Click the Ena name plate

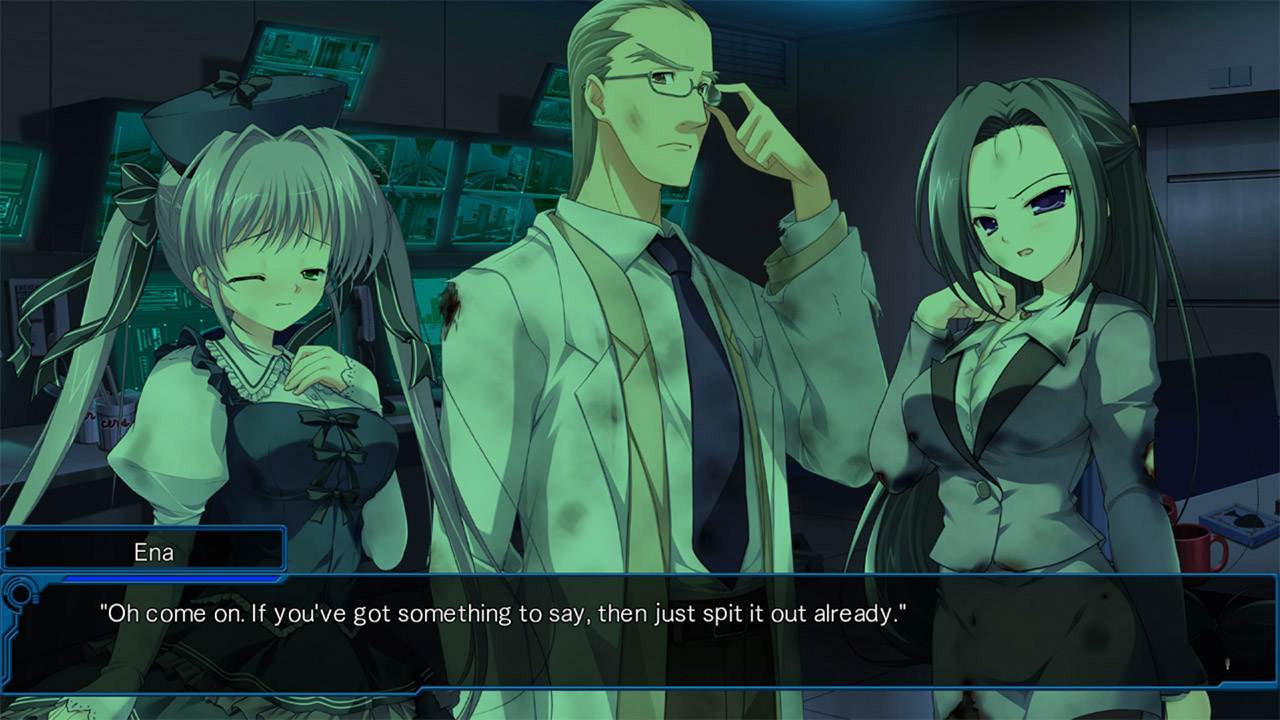coord(143,550)
